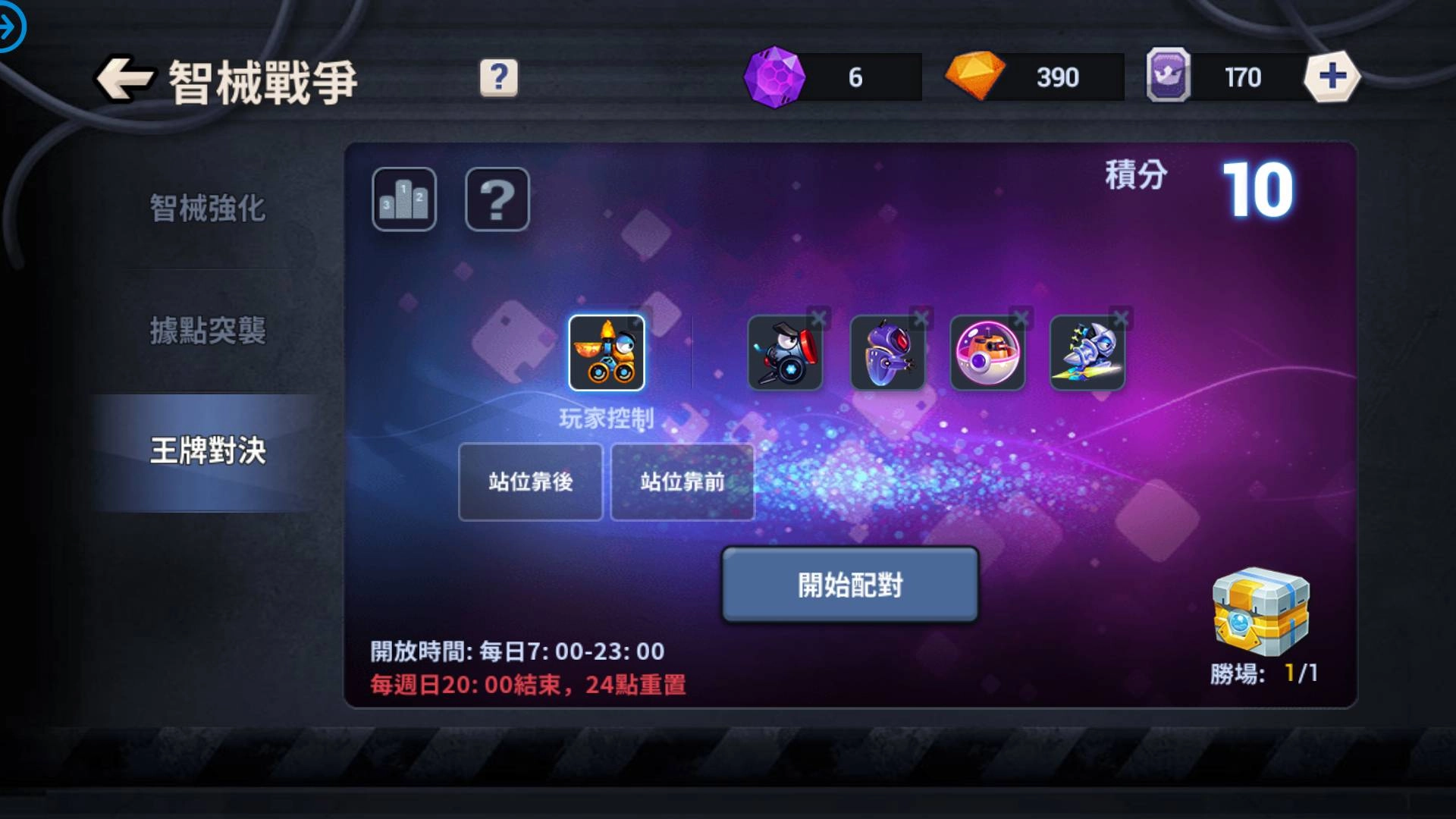Viewport: 1456px width, 819px height.
Task: Open the help question mark beside 智械戰爭 title
Action: click(497, 76)
